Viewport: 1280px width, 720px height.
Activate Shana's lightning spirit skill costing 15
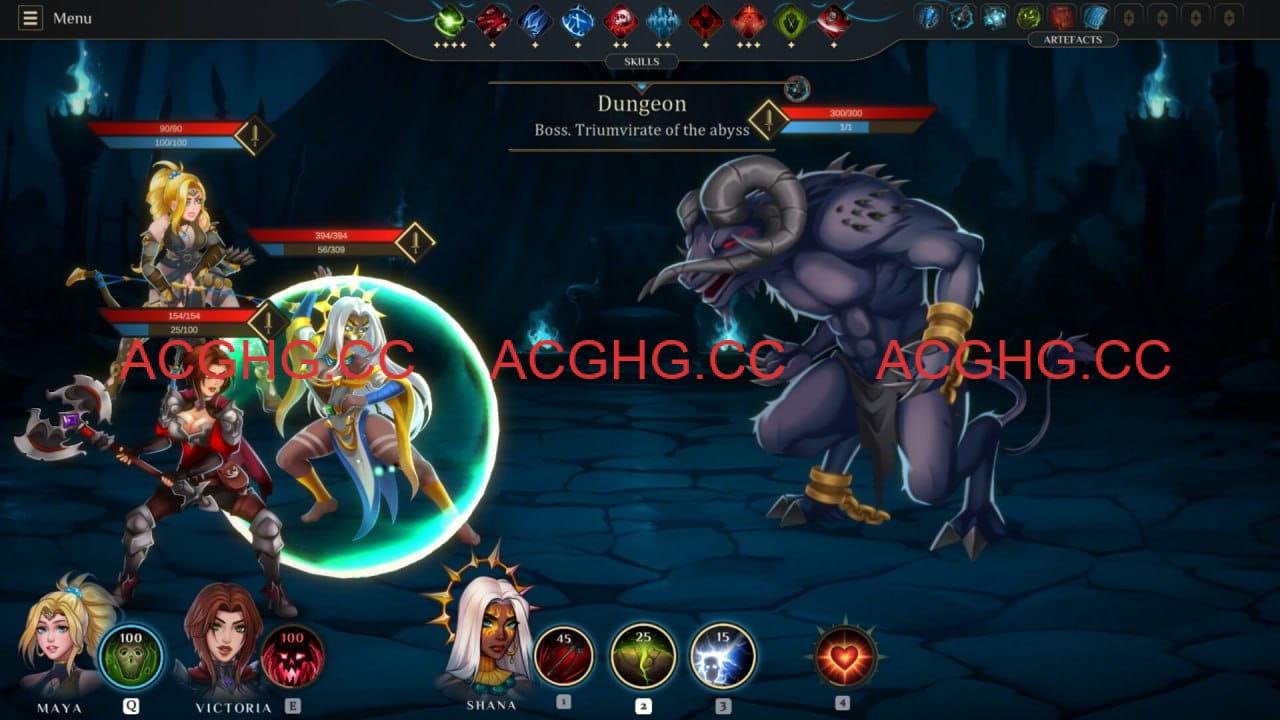[722, 656]
